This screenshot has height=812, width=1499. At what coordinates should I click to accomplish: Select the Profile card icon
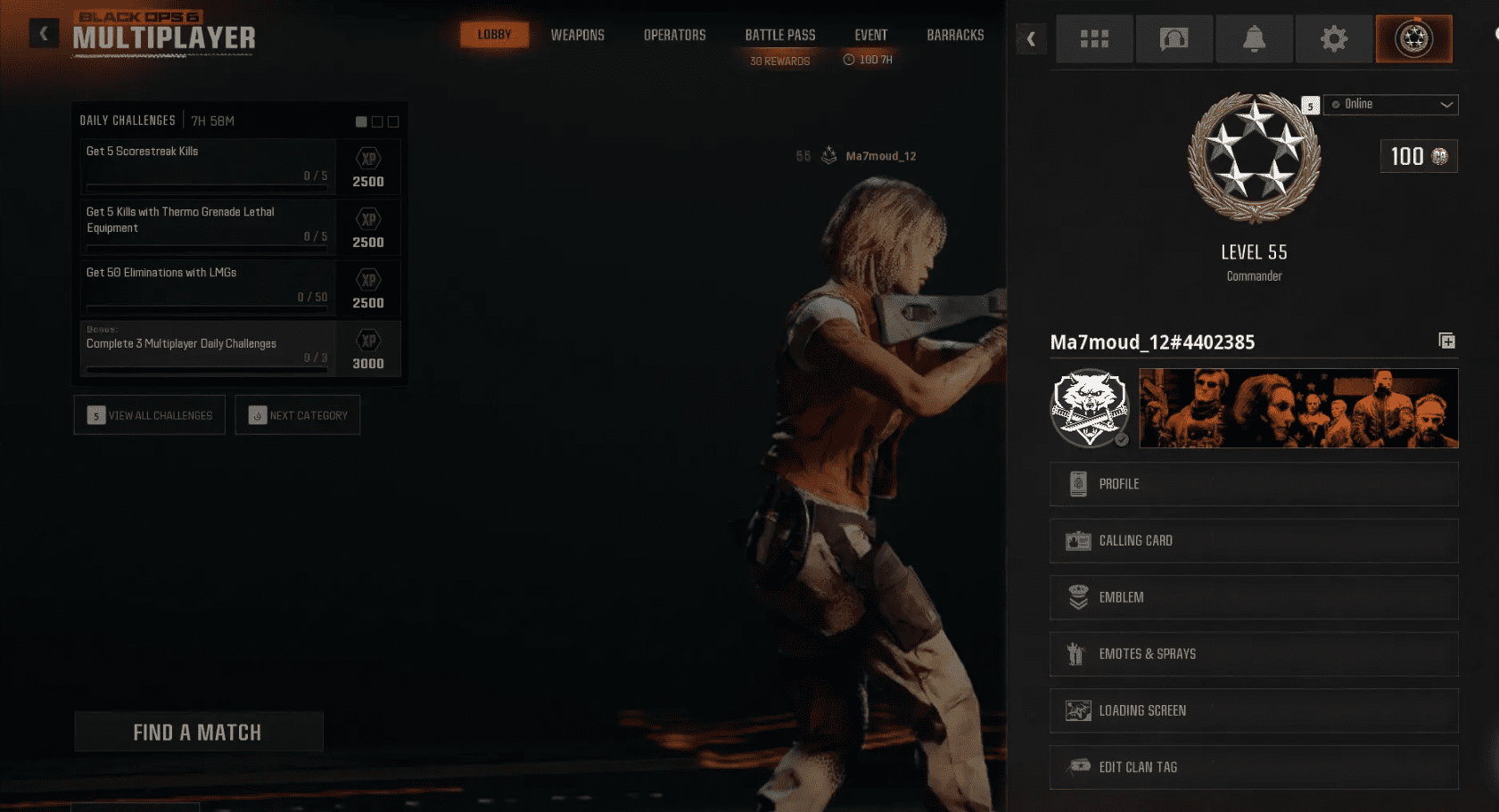1077,483
